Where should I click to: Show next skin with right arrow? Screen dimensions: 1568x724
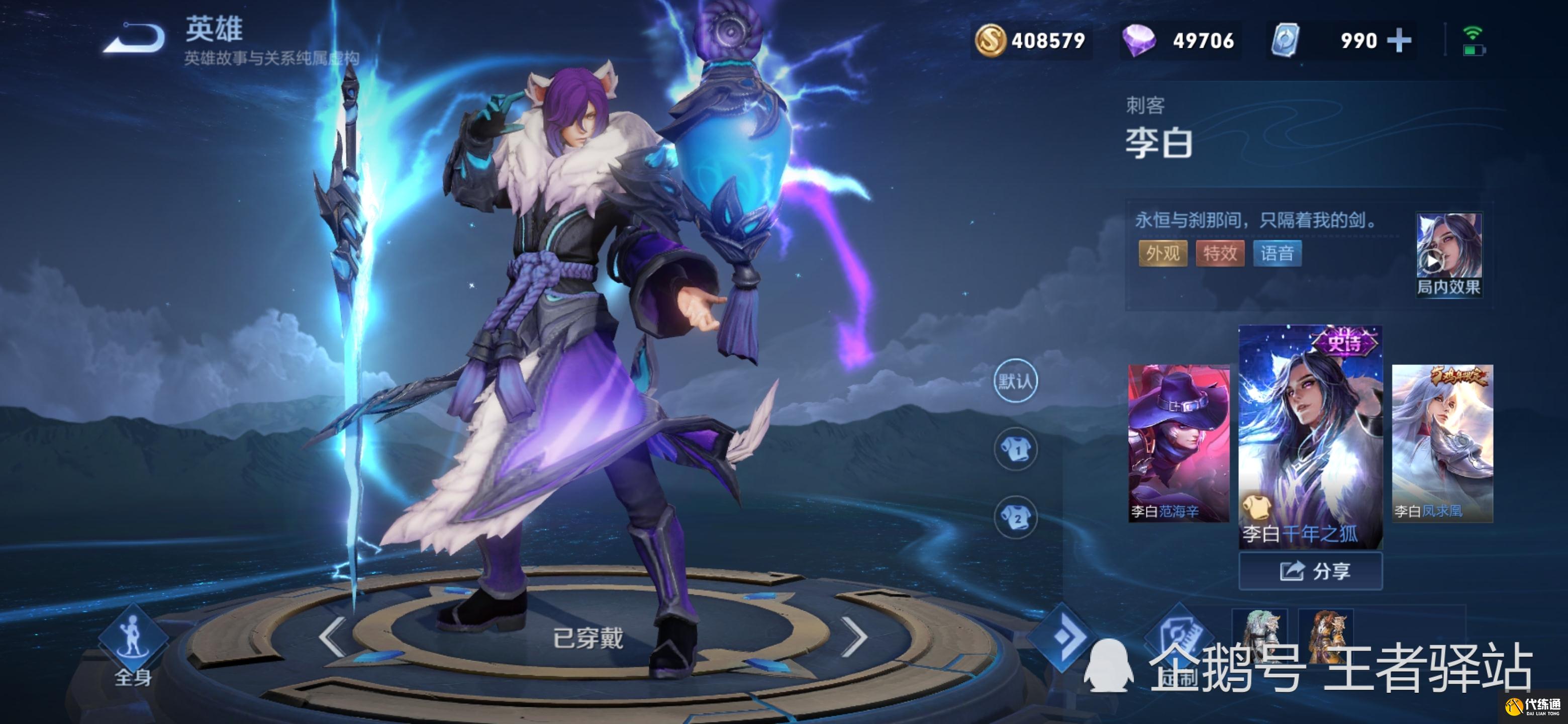coord(856,637)
